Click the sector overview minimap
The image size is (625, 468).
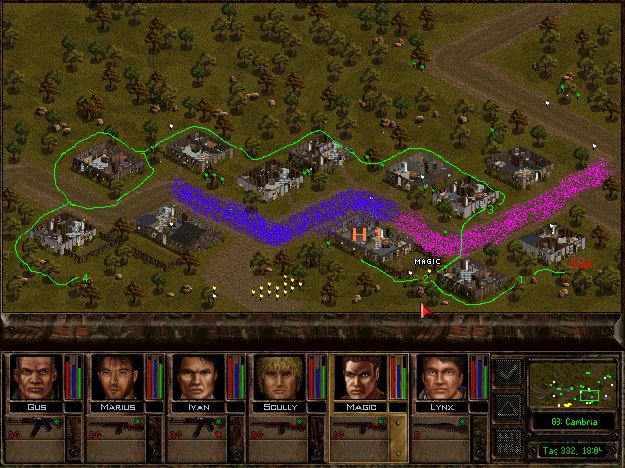(573, 383)
